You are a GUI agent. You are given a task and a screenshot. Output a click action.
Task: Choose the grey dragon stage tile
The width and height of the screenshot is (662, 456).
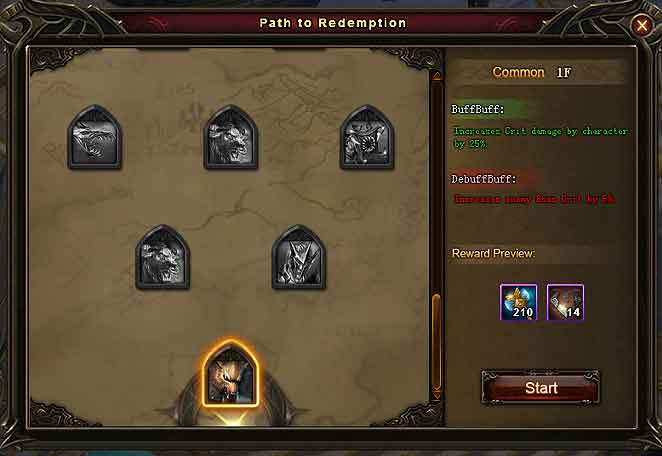click(95, 139)
